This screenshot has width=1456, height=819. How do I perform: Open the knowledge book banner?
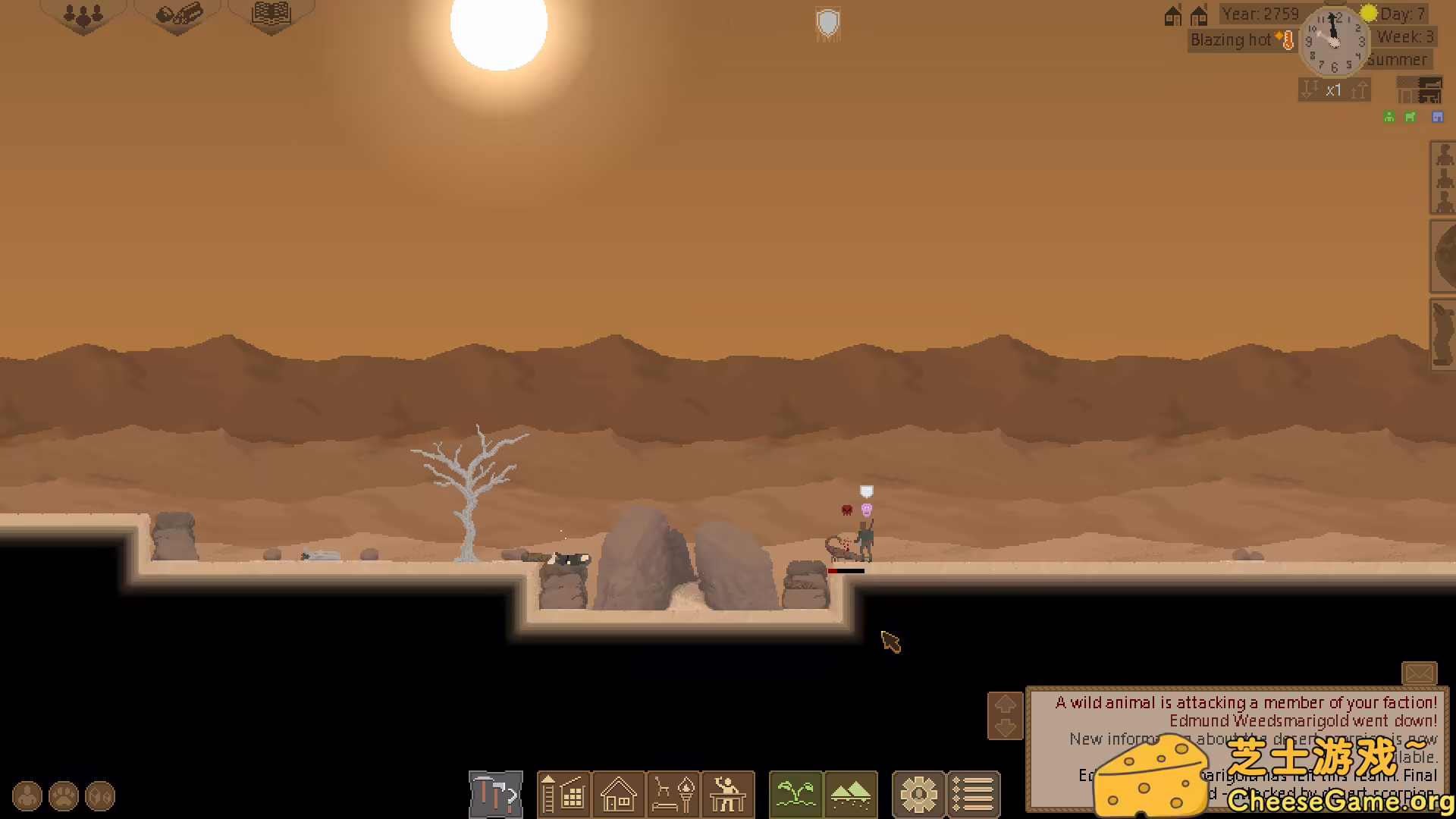pyautogui.click(x=271, y=14)
